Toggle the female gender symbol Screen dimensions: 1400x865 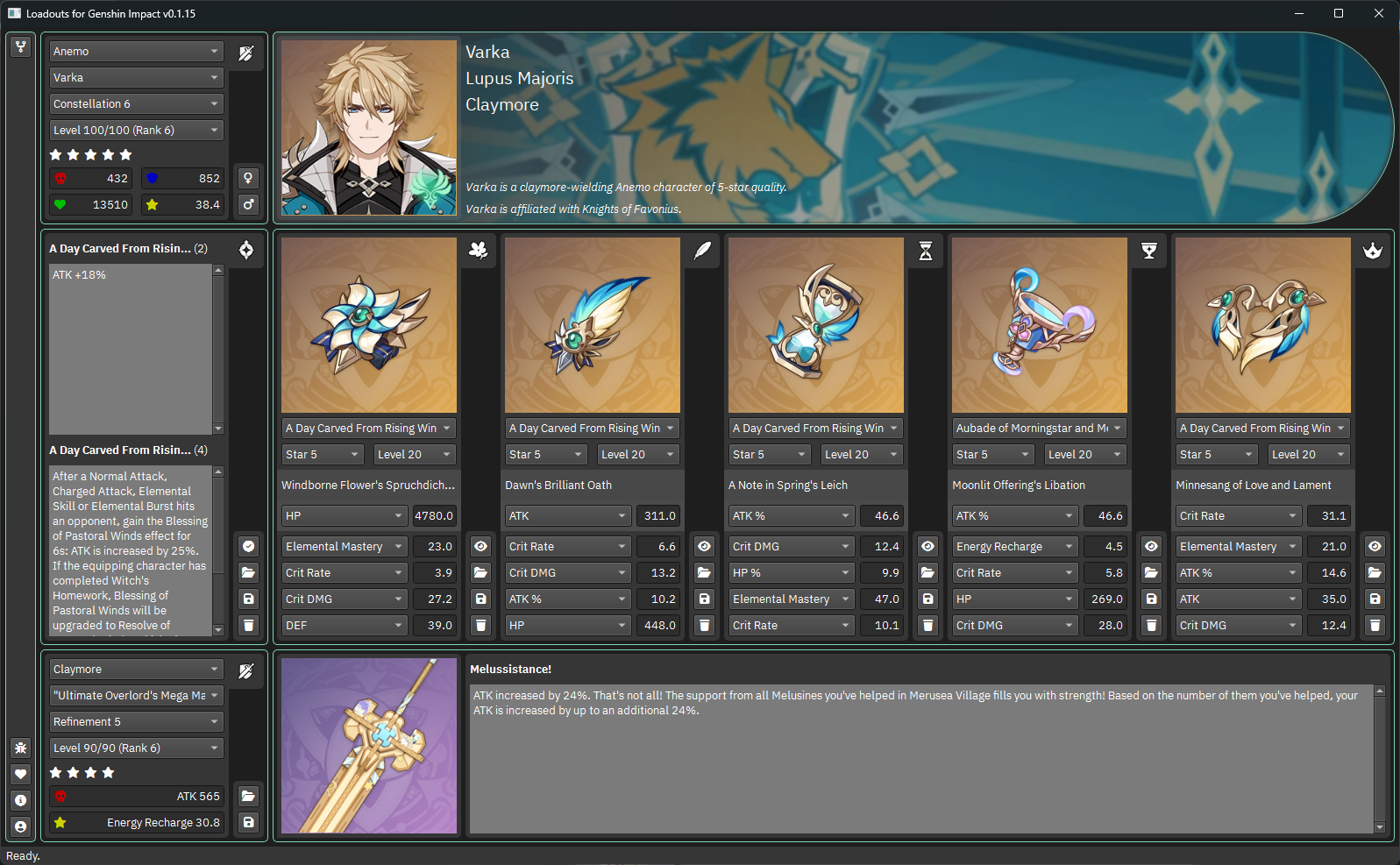248,177
